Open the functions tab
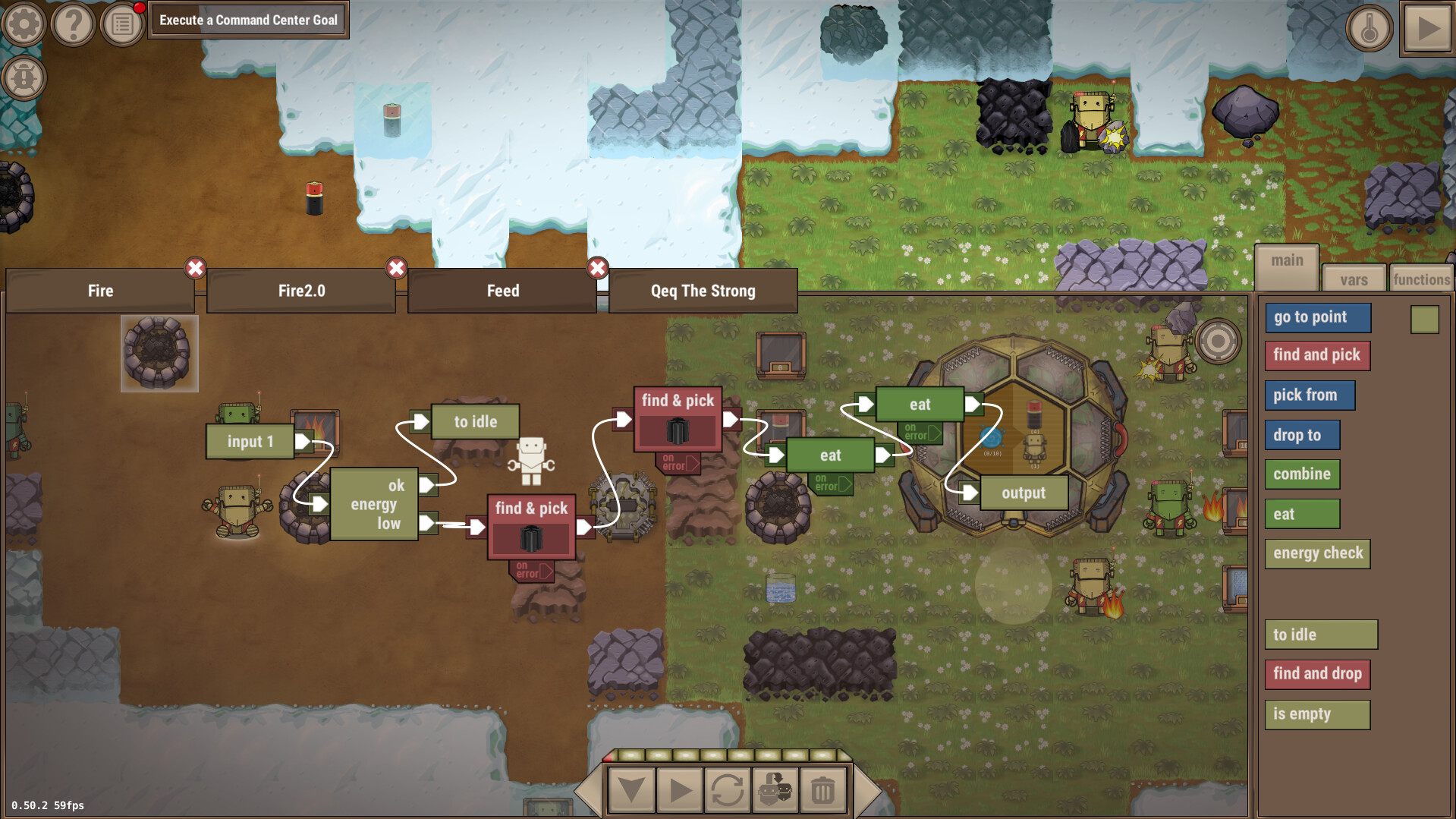The height and width of the screenshot is (819, 1456). tap(1421, 278)
